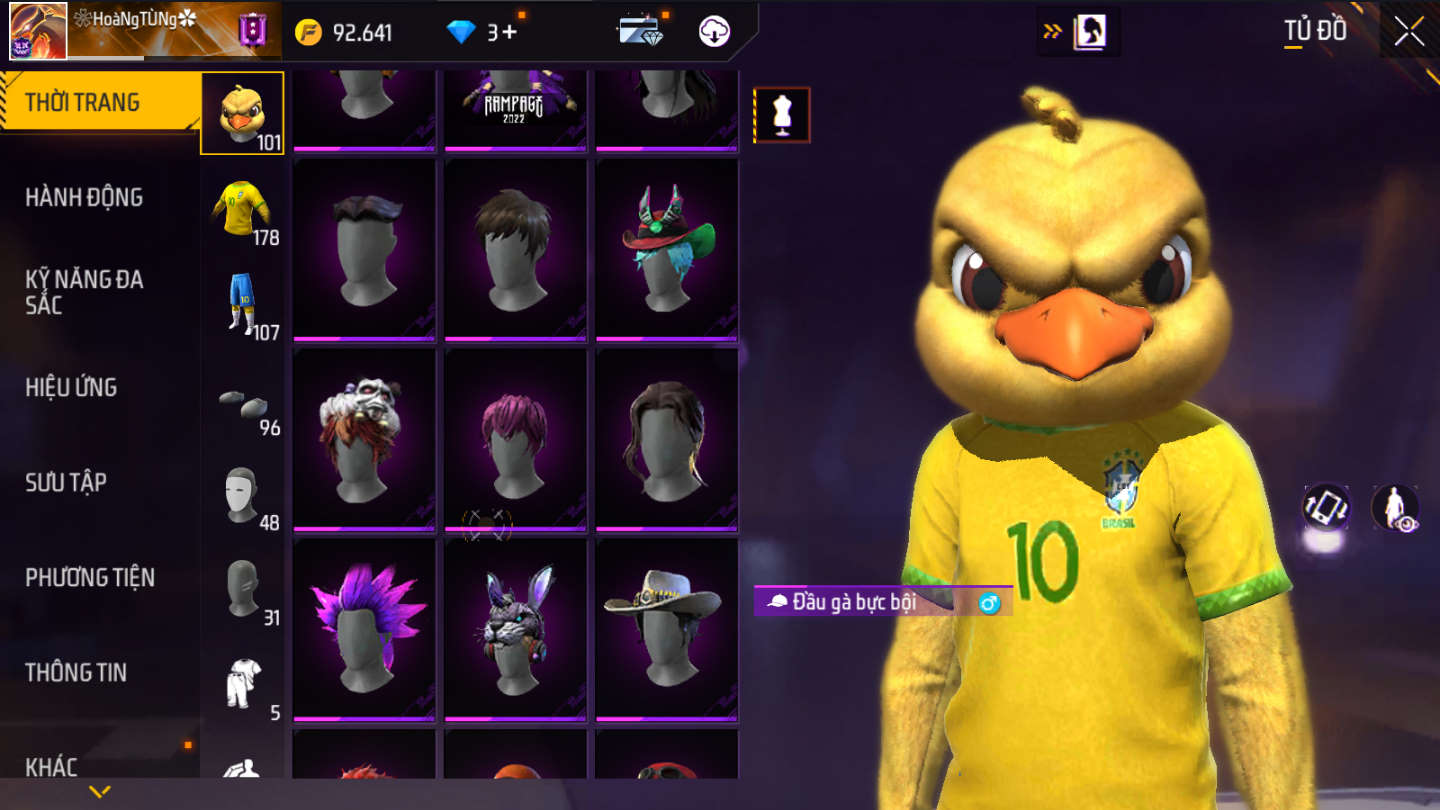The height and width of the screenshot is (810, 1440).
Task: Equip the green feathered witch hat
Action: click(x=666, y=248)
